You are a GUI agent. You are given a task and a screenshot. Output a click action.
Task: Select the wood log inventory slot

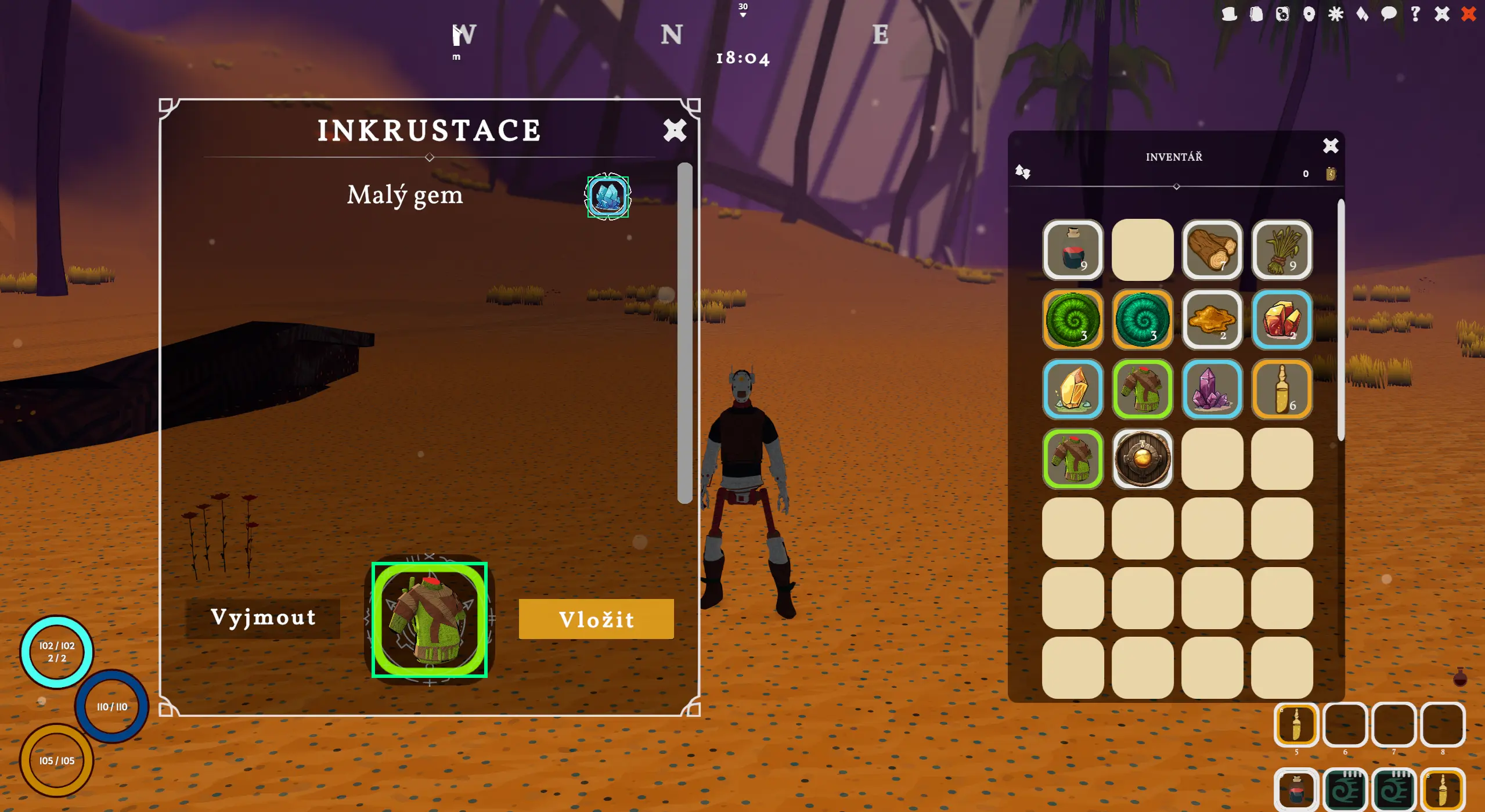[1212, 250]
